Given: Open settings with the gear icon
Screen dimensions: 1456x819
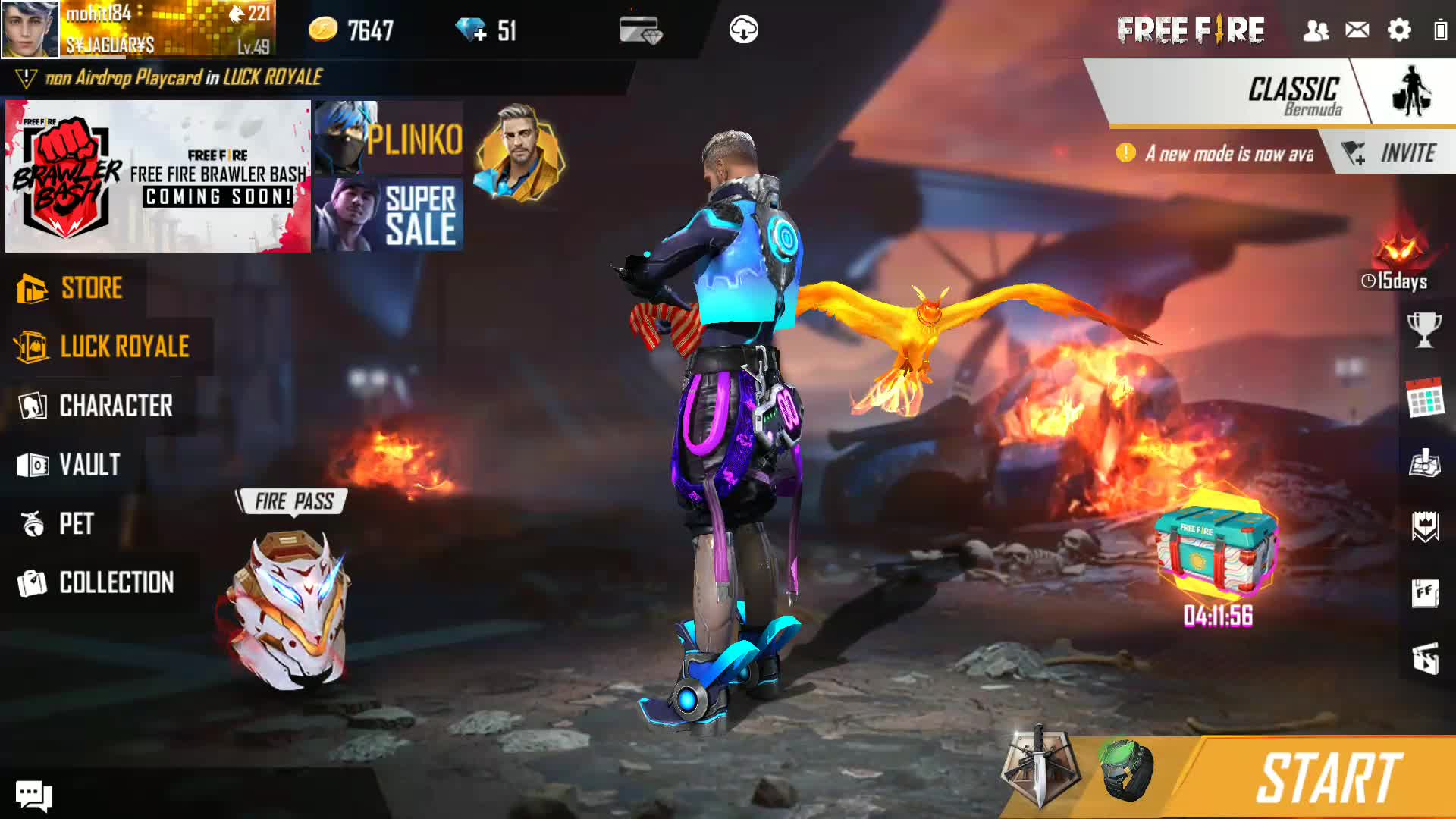Looking at the screenshot, I should tap(1399, 30).
